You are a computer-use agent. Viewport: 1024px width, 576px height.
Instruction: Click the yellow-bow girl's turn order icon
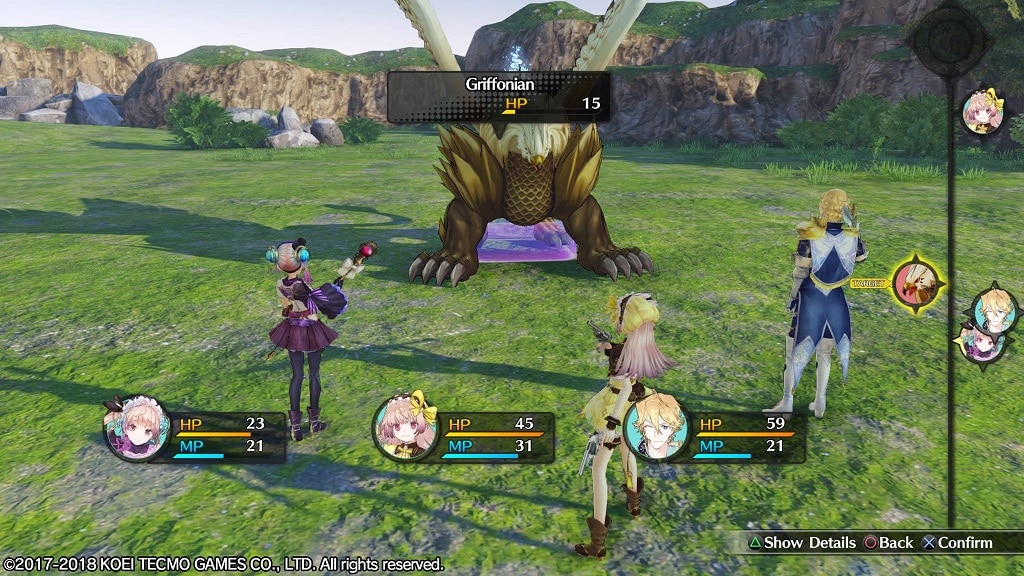pyautogui.click(x=982, y=112)
